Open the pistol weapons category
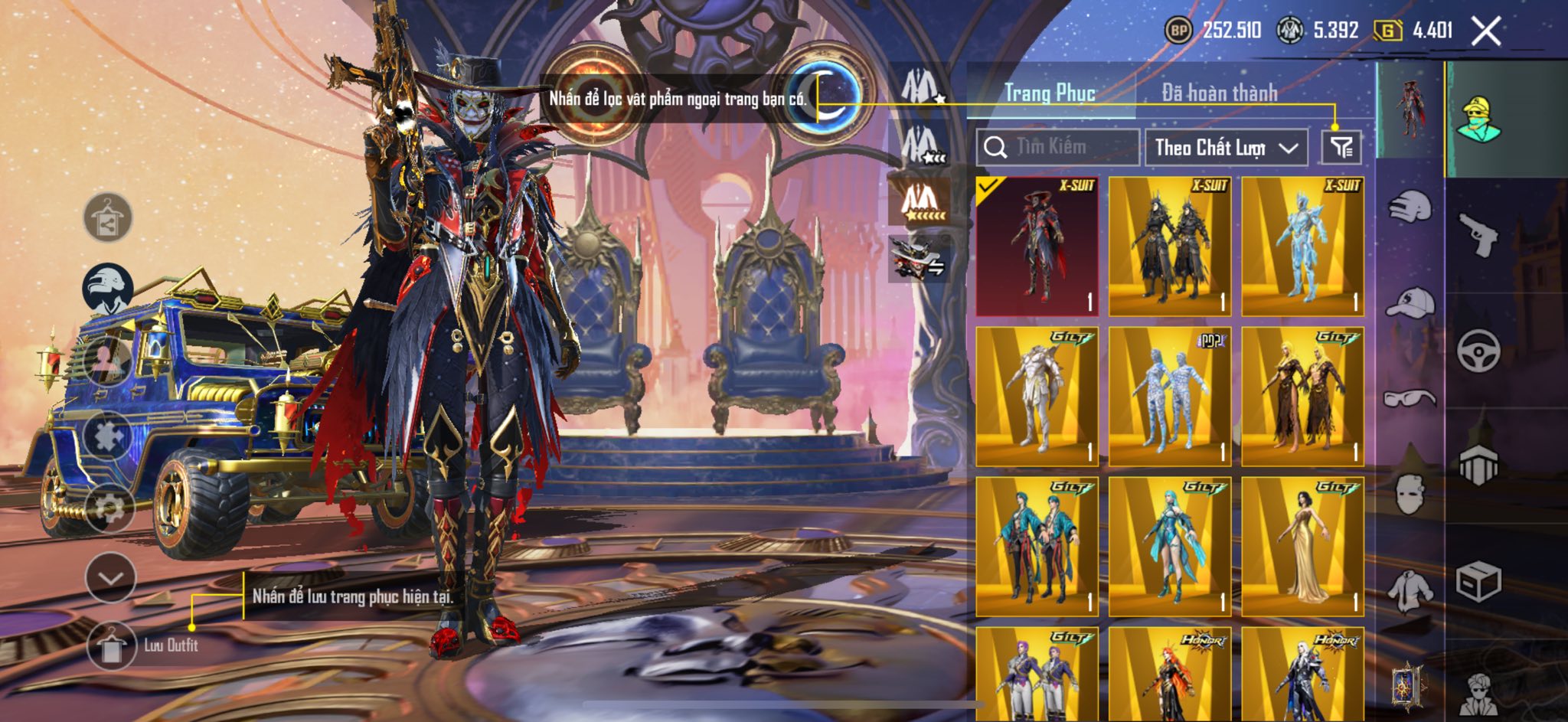 click(1478, 235)
